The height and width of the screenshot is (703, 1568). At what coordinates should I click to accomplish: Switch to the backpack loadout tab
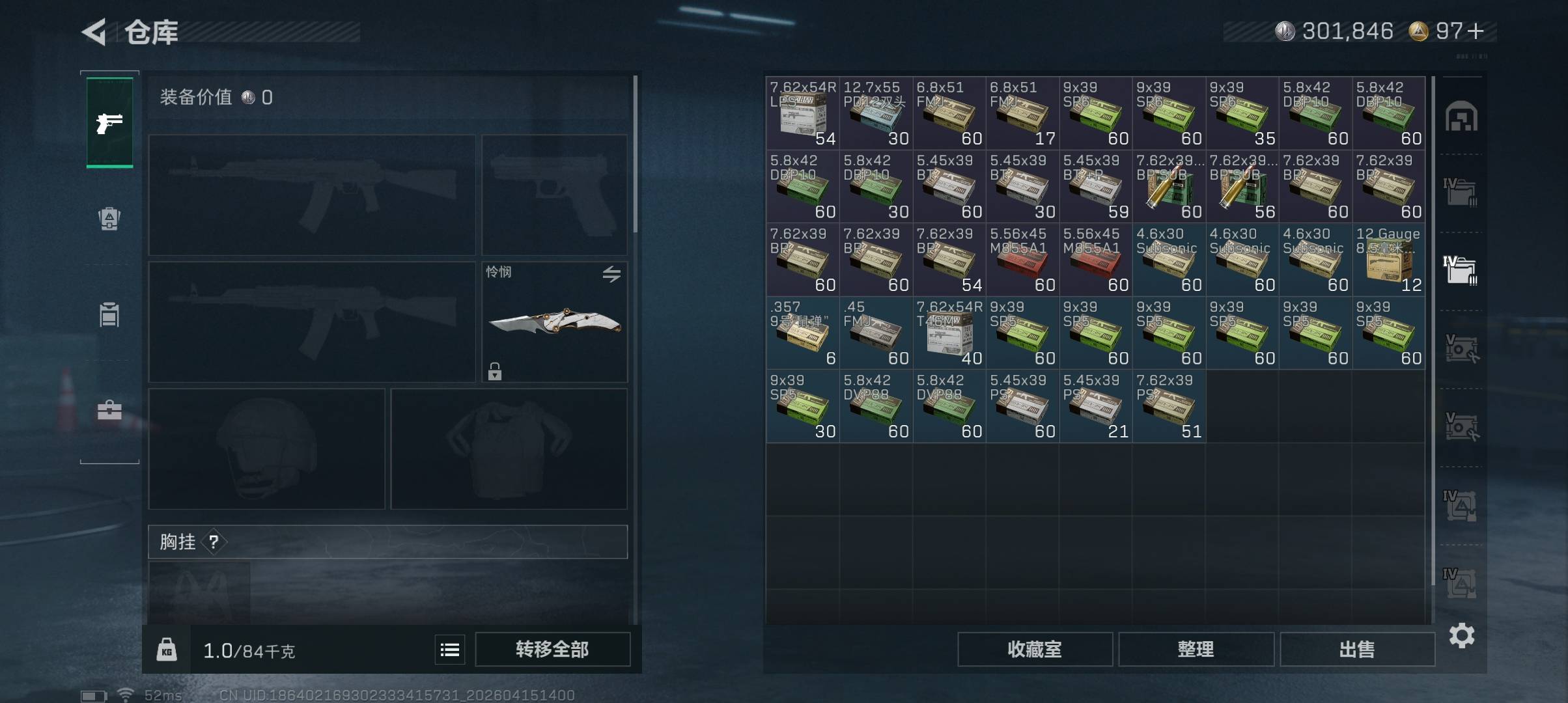point(109,219)
